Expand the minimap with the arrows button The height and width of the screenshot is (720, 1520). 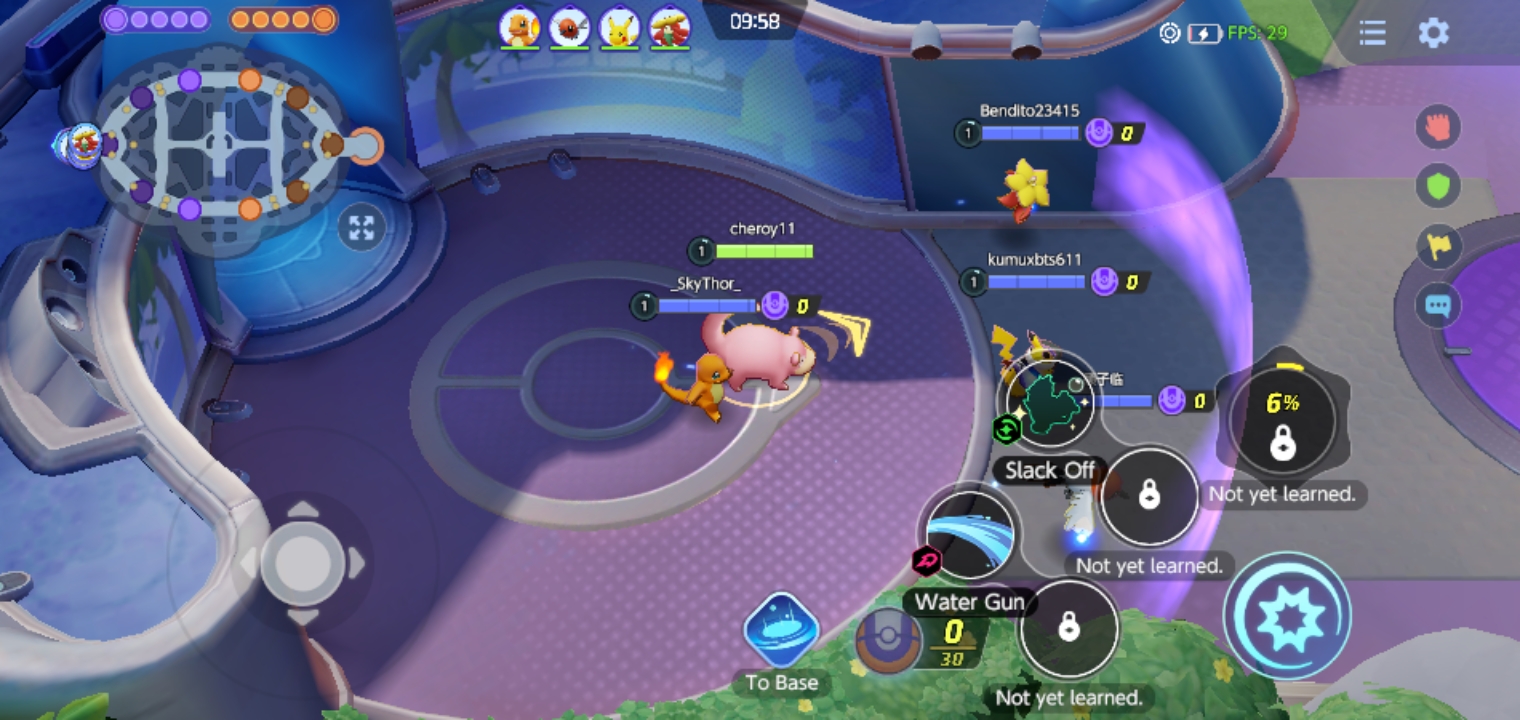(361, 228)
